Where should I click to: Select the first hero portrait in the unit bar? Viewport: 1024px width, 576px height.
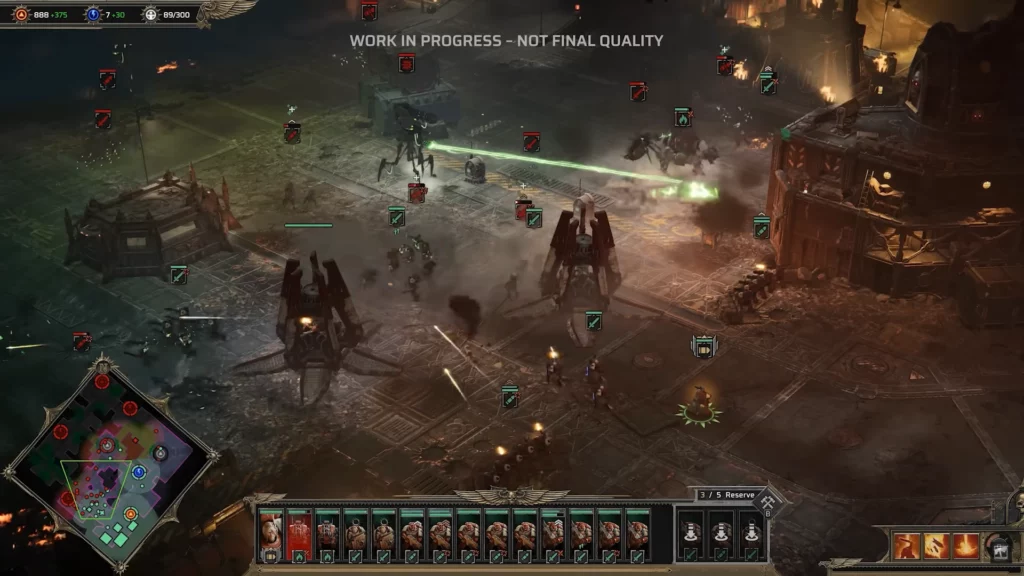point(270,533)
